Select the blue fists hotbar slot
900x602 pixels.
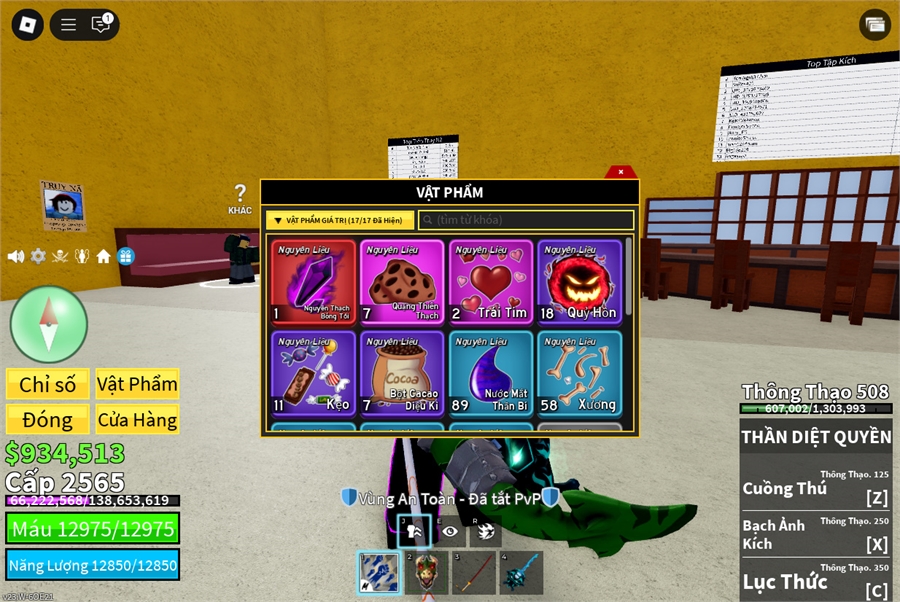[380, 573]
